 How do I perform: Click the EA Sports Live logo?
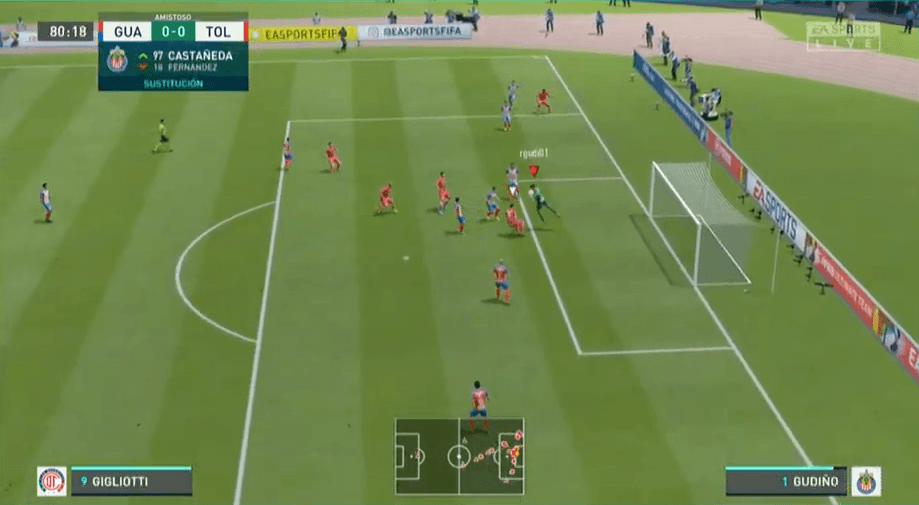pos(842,36)
